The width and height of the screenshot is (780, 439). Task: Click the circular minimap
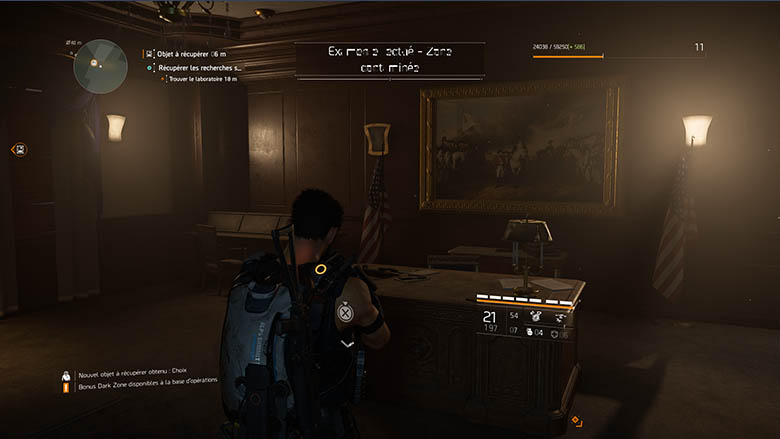click(98, 65)
